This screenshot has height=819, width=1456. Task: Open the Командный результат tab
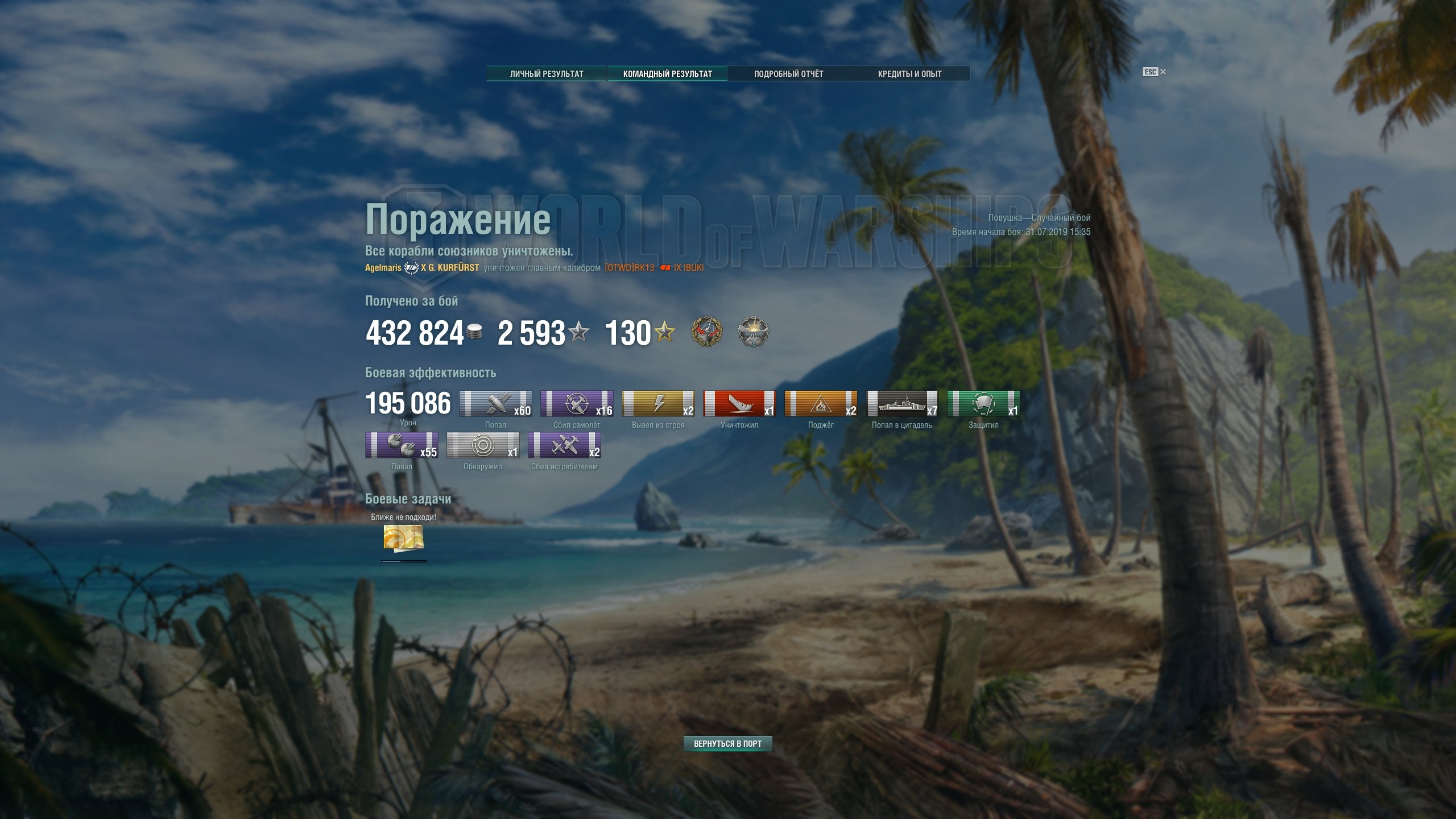point(667,73)
